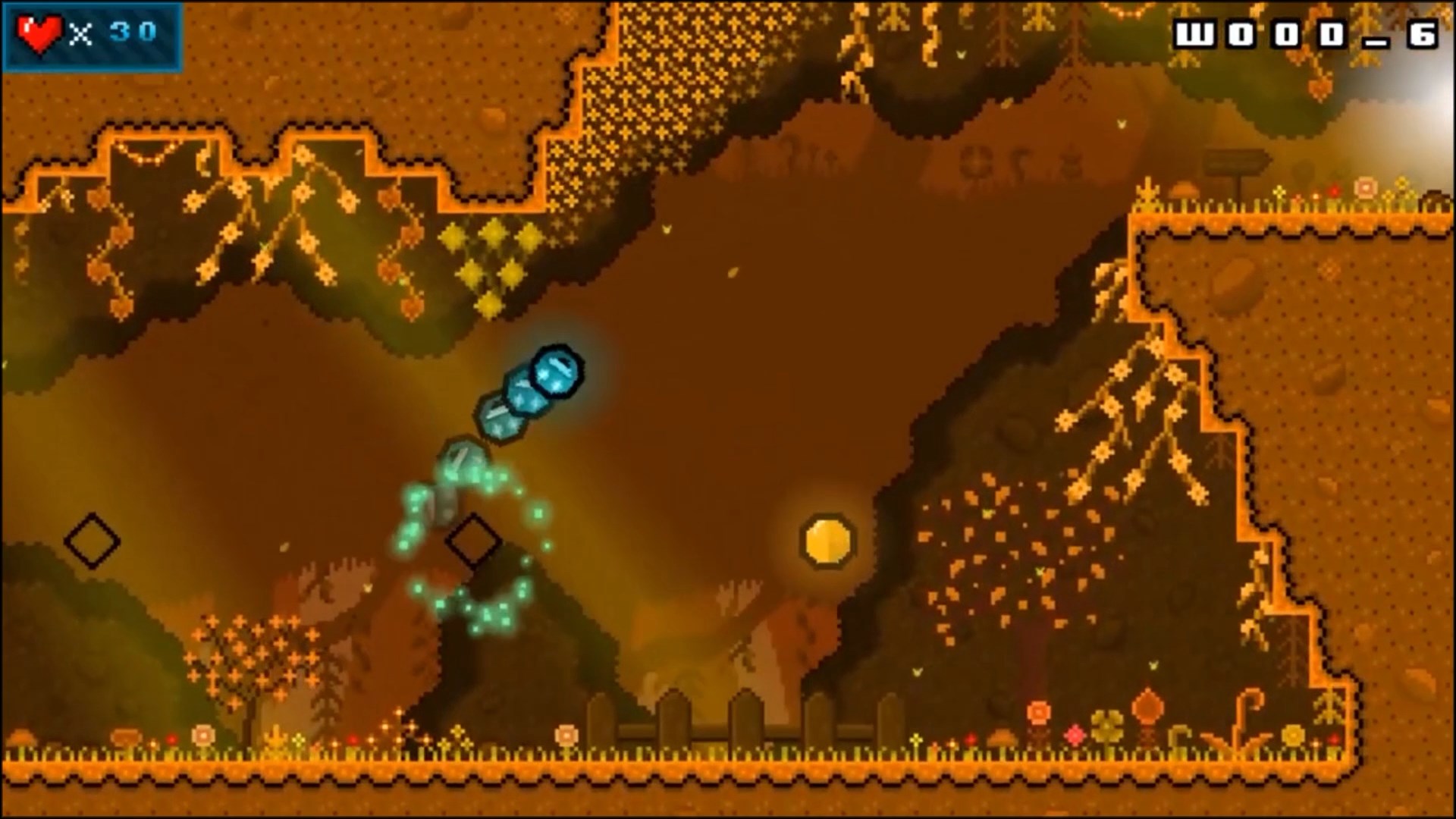1456x819 pixels.
Task: Click the red mushroom near the bottom-left grass
Action: (x=173, y=739)
